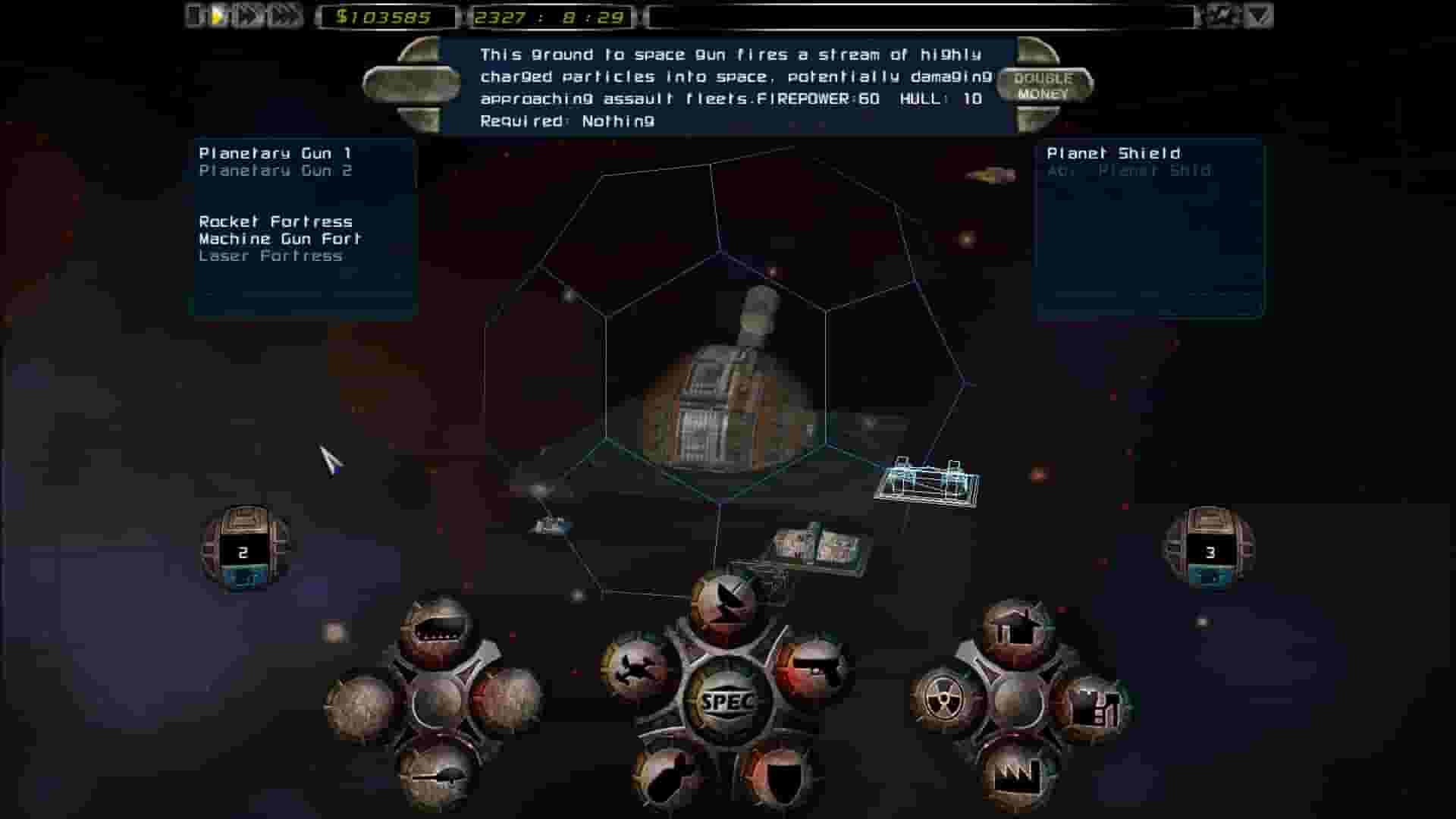This screenshot has width=1456, height=819.
Task: Activate the Double Money button
Action: tap(1043, 83)
